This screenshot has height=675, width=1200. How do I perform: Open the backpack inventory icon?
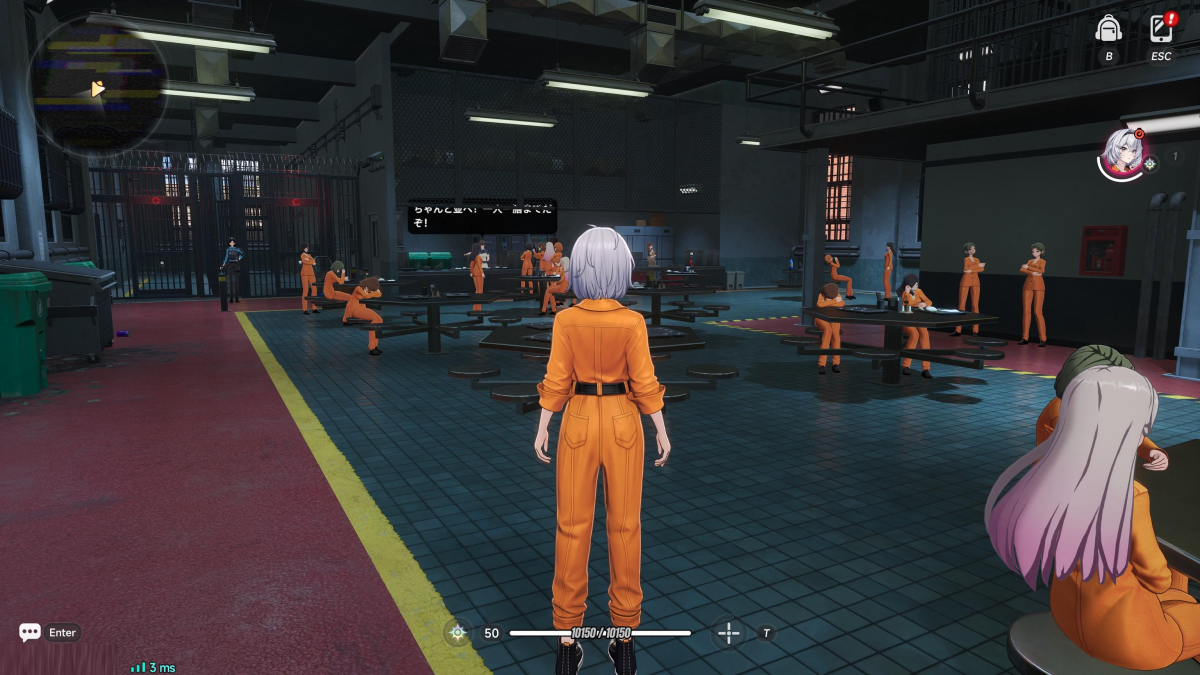point(1108,28)
